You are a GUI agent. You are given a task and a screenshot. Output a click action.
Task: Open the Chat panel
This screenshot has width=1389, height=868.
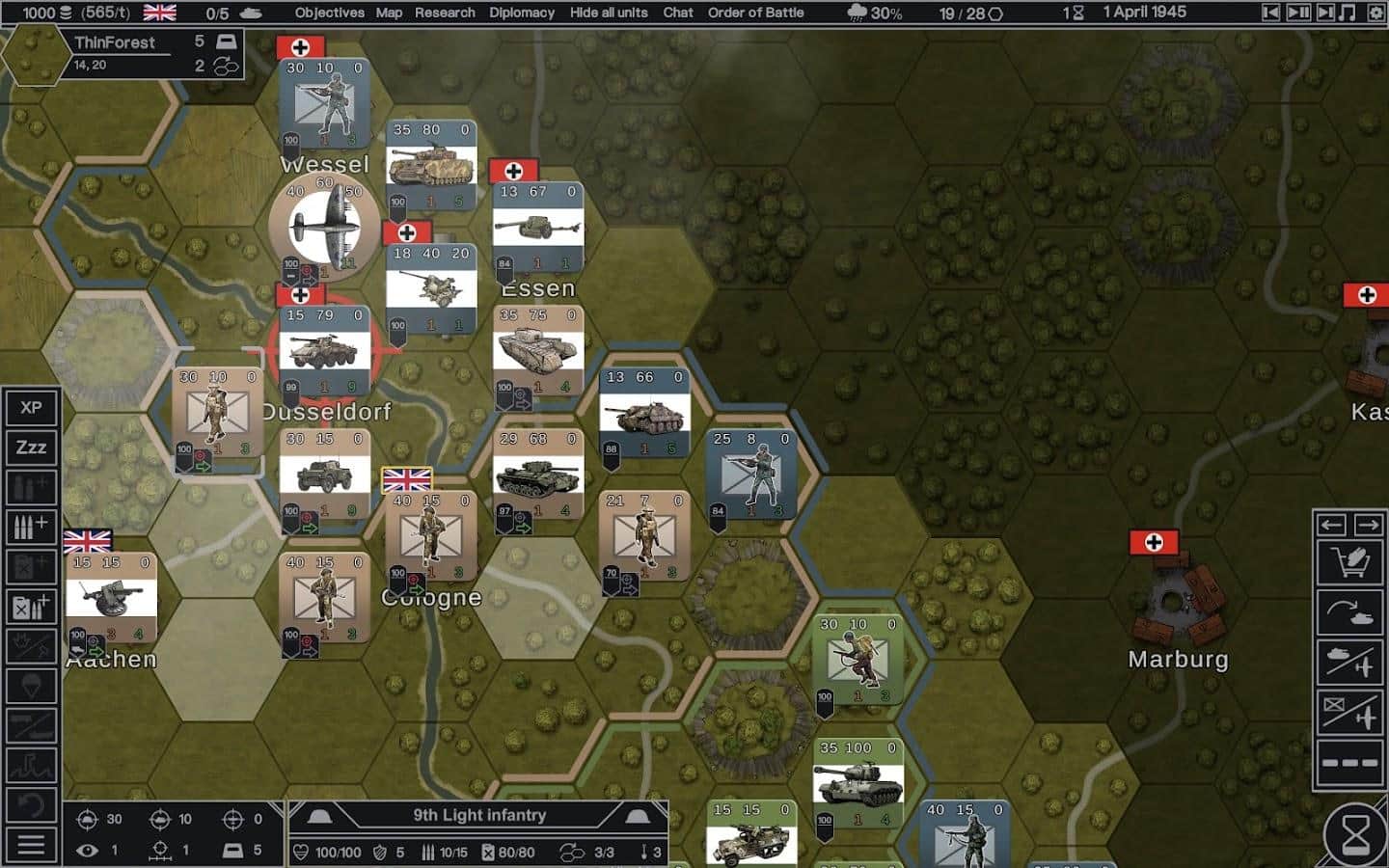pyautogui.click(x=678, y=13)
